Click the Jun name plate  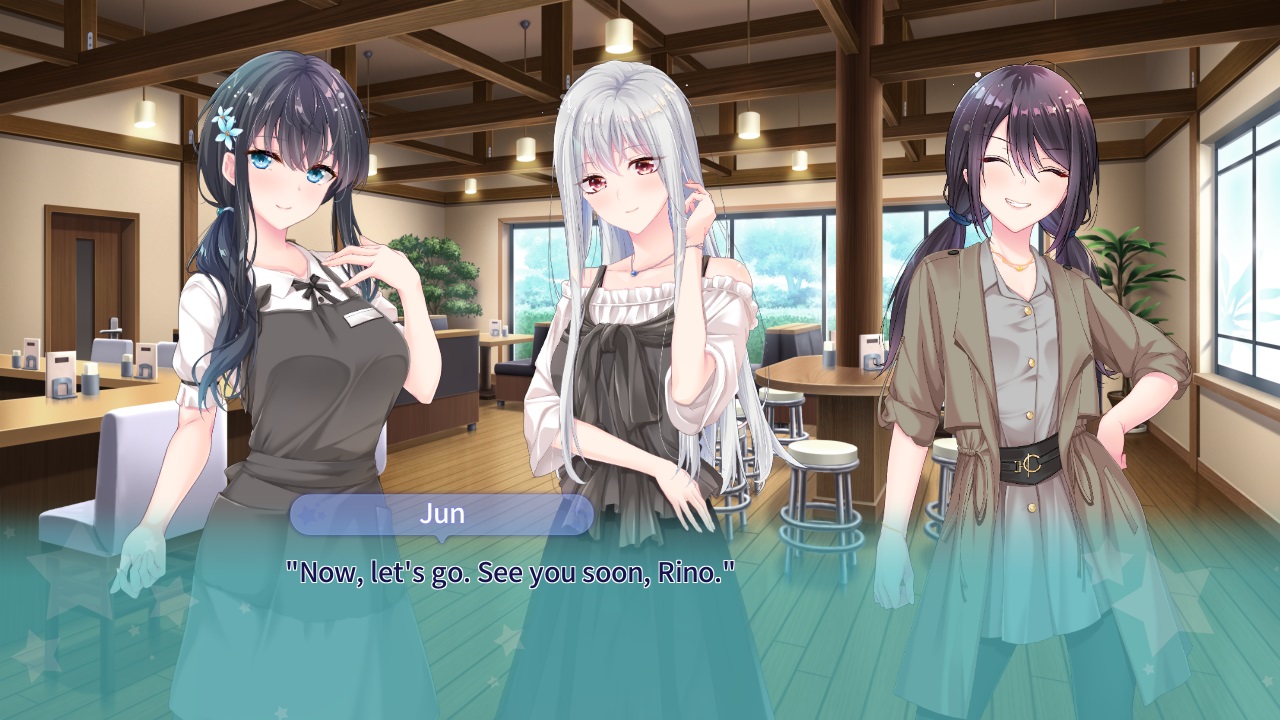[442, 513]
